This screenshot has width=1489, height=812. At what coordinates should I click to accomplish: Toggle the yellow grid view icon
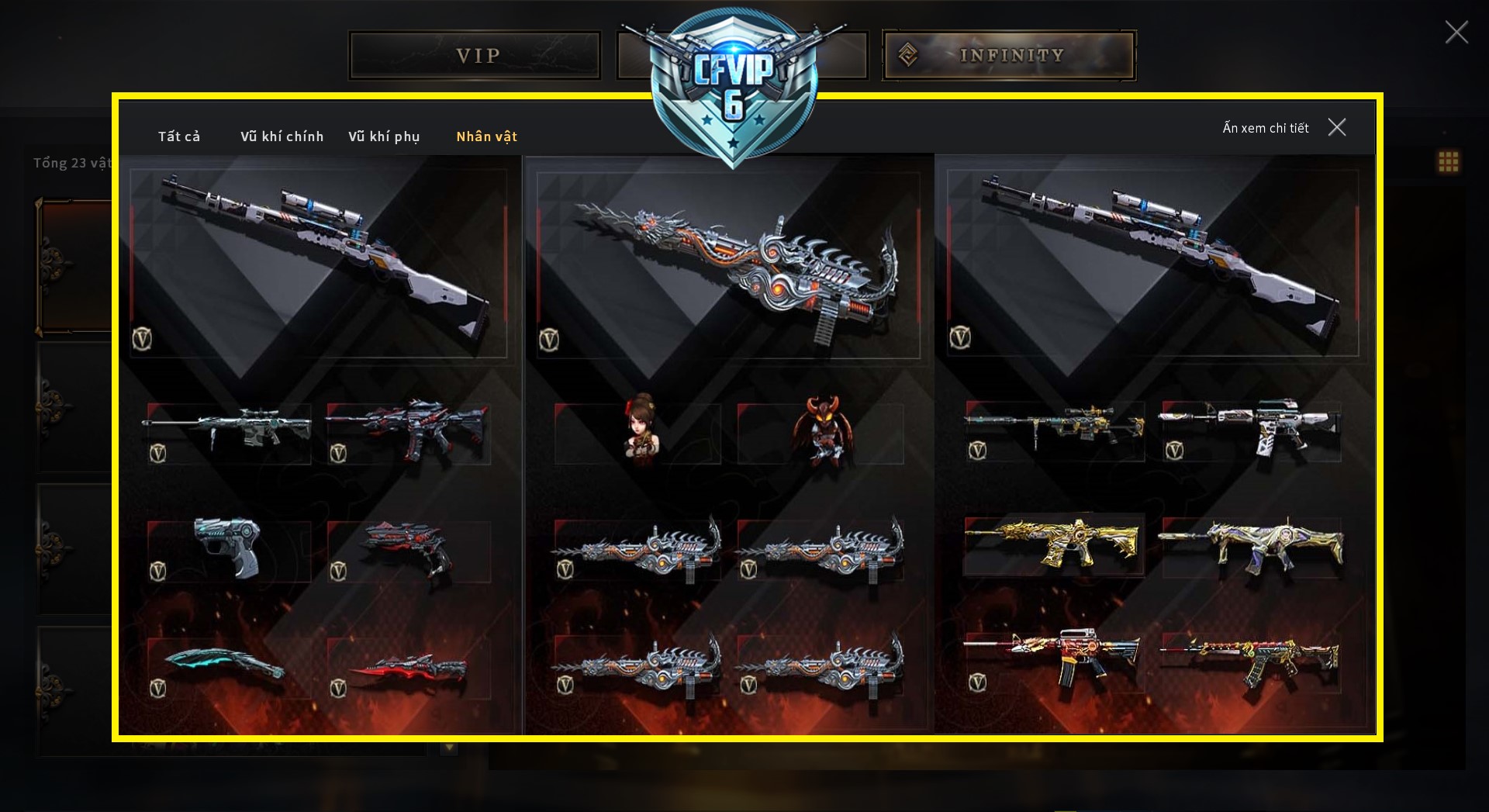click(x=1448, y=161)
